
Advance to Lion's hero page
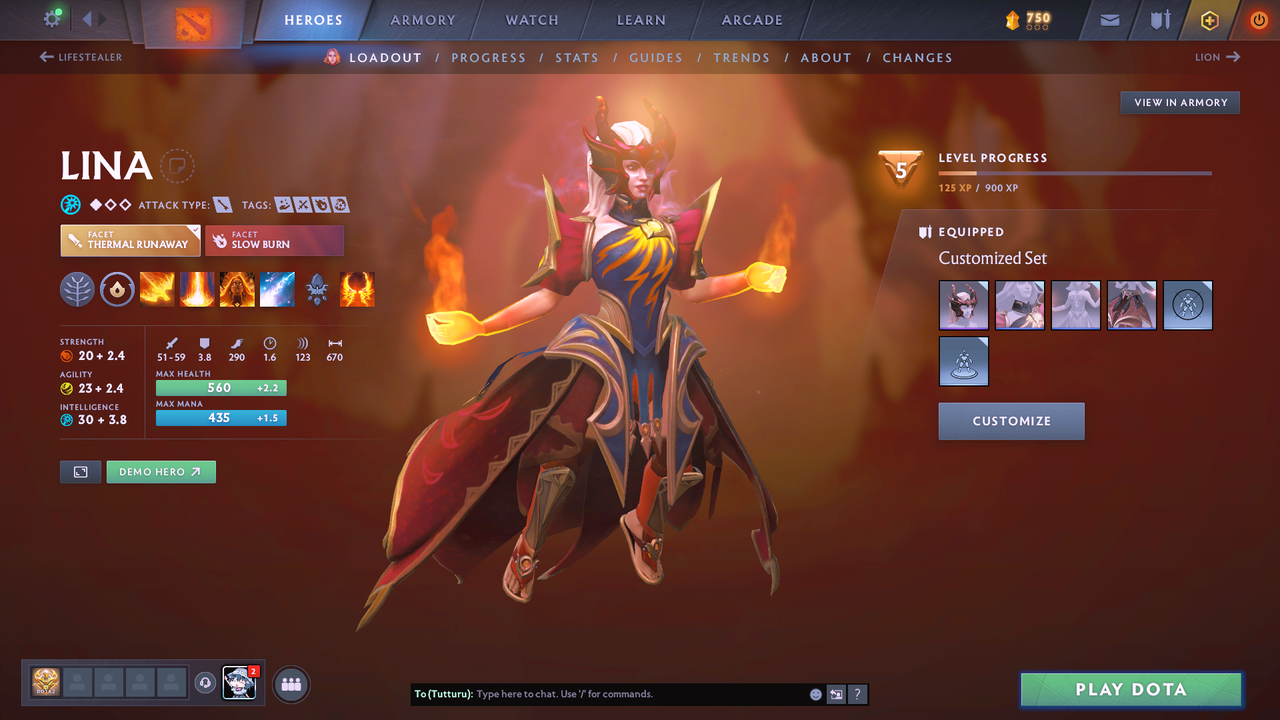point(1216,57)
